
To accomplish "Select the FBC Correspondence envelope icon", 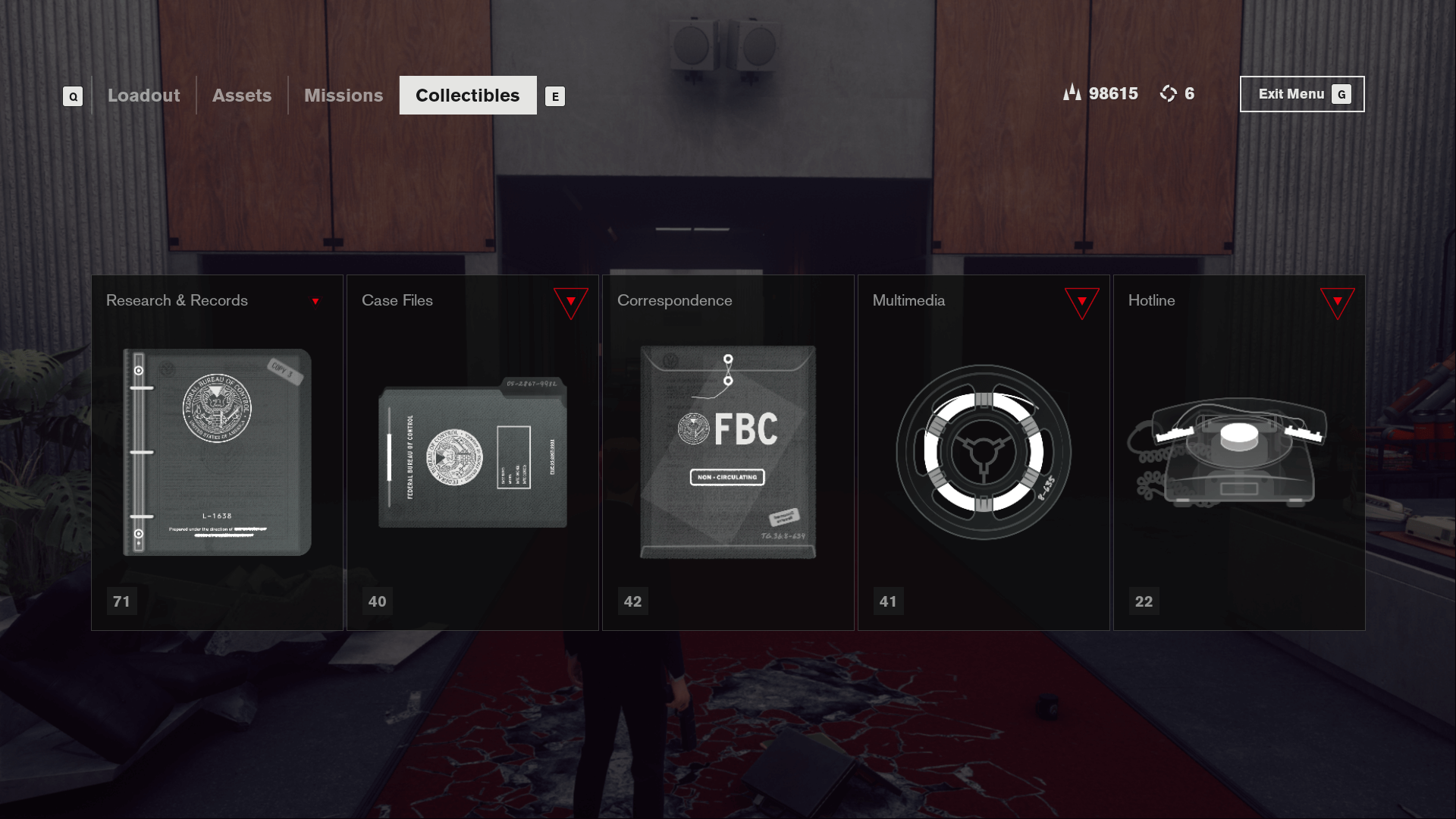I will point(726,451).
